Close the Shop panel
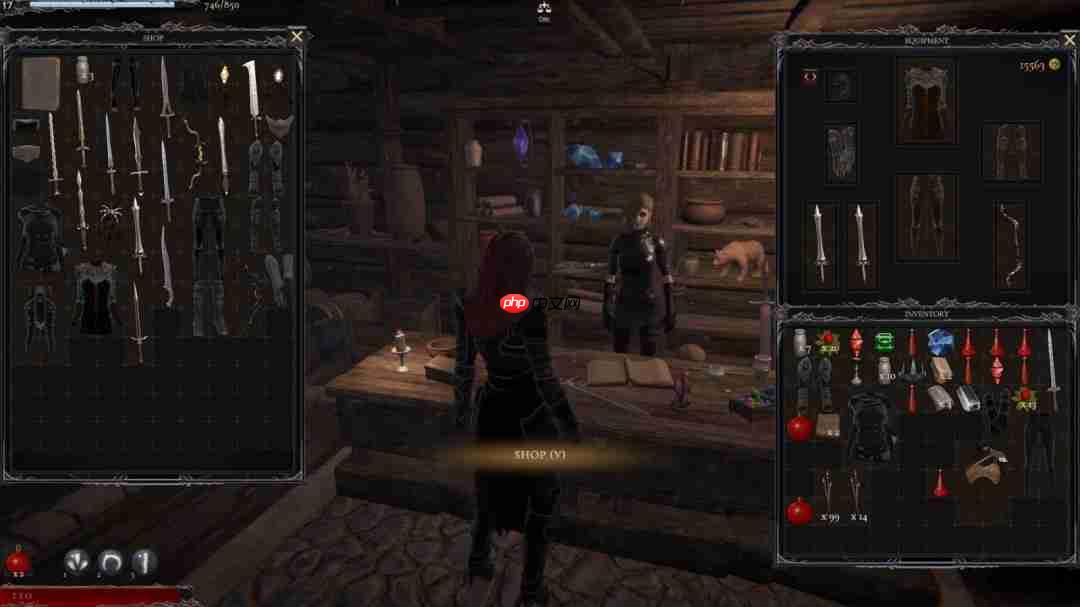The width and height of the screenshot is (1080, 607). (297, 36)
